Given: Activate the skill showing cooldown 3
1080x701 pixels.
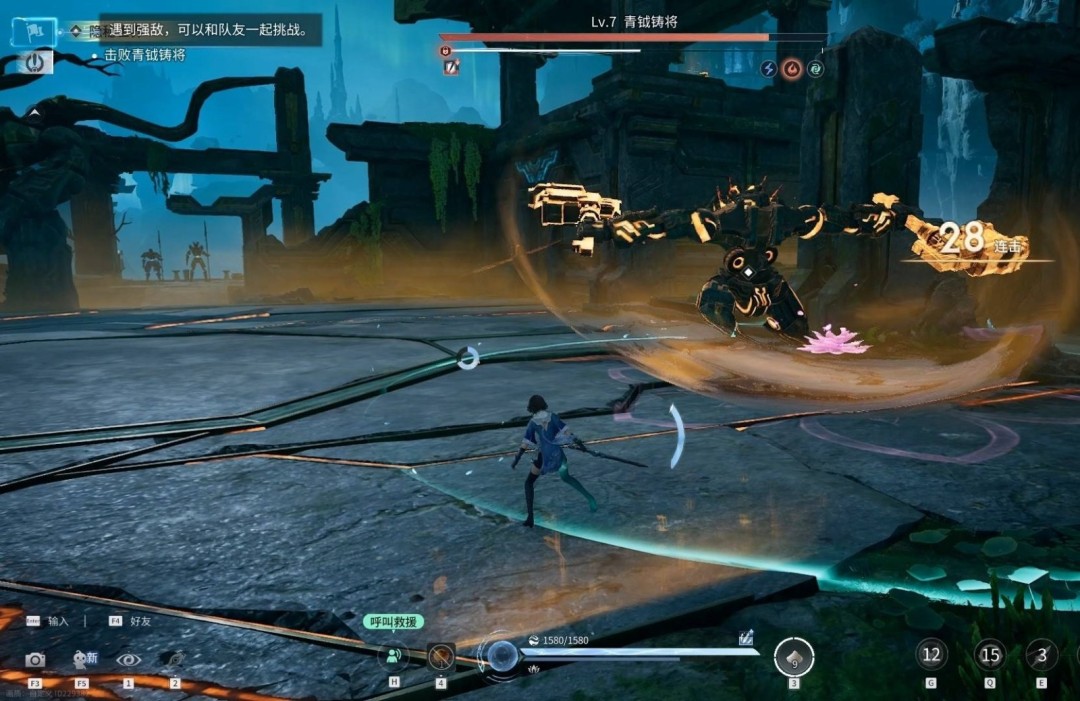Looking at the screenshot, I should [1042, 655].
